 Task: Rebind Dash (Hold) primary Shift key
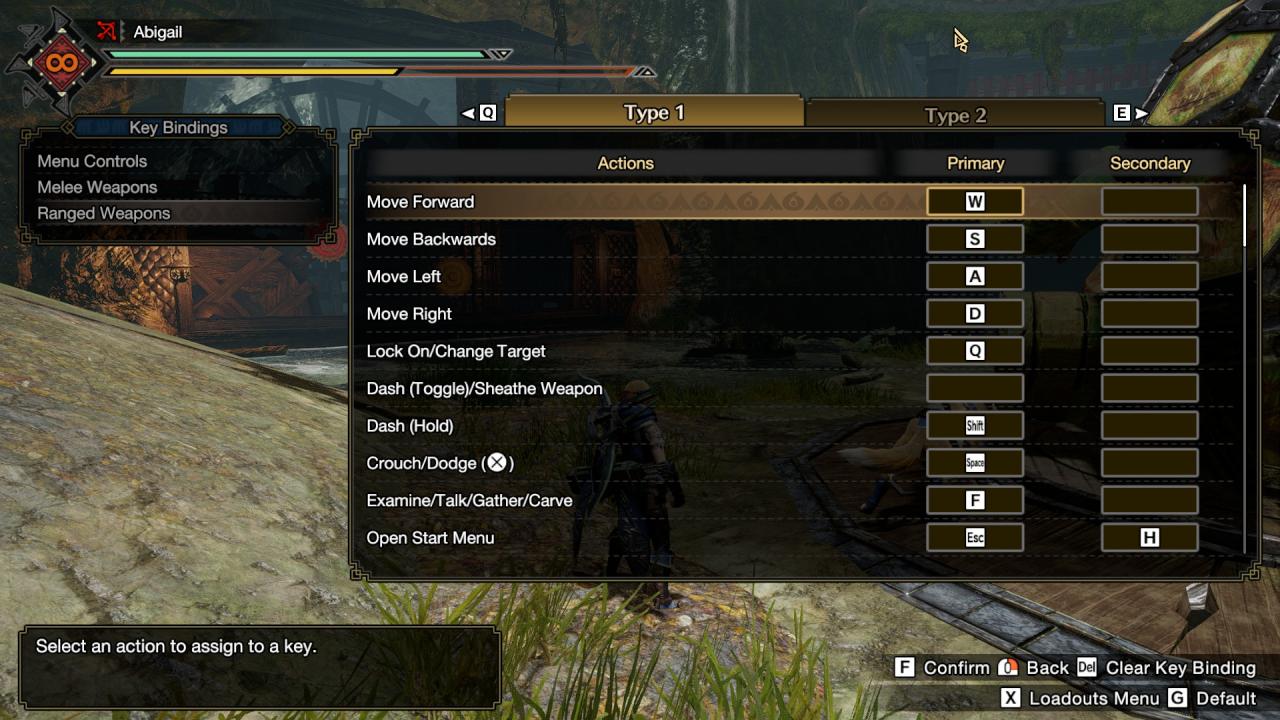click(x=975, y=426)
